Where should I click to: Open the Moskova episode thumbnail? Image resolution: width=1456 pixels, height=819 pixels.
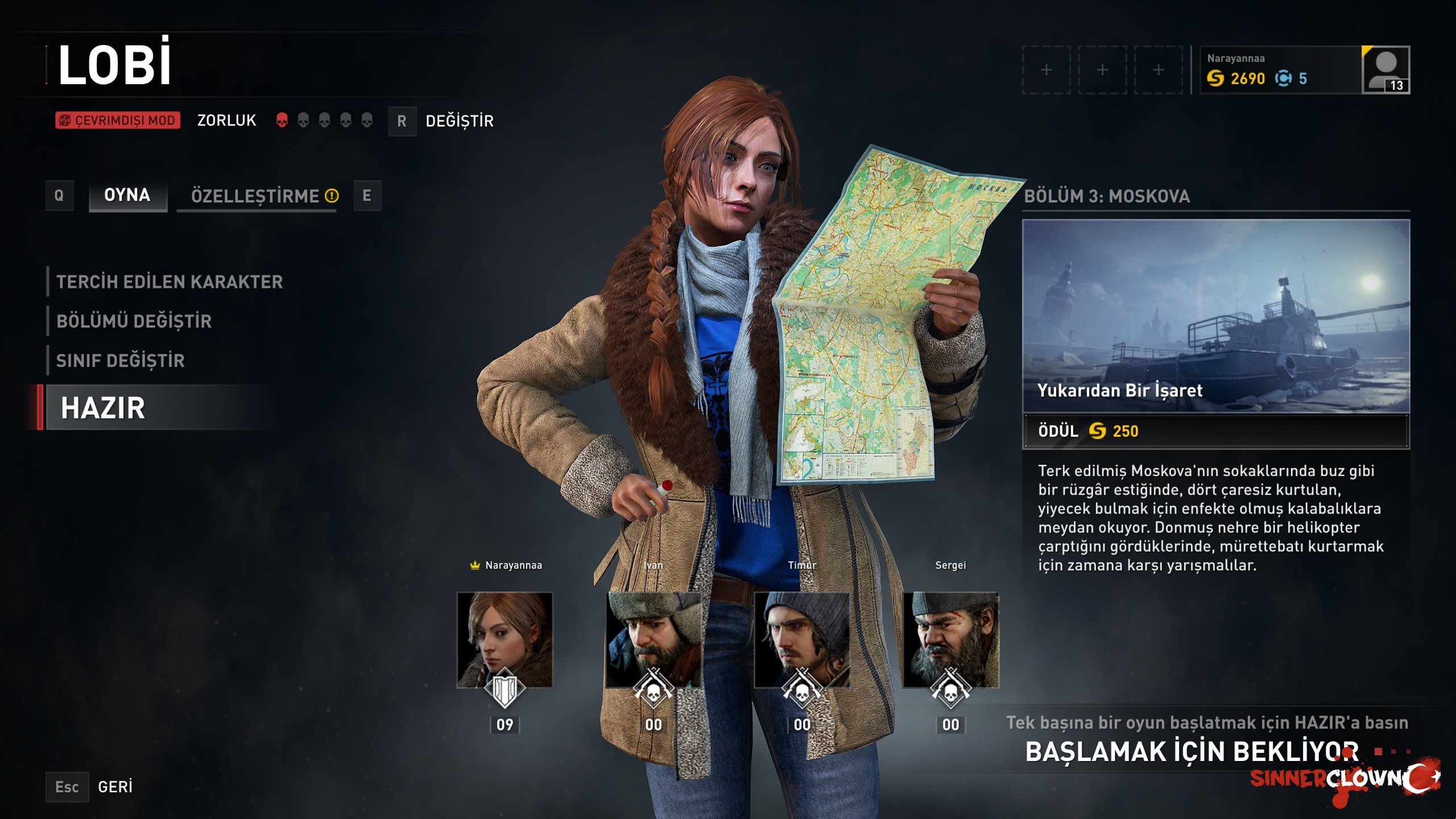pyautogui.click(x=1216, y=316)
